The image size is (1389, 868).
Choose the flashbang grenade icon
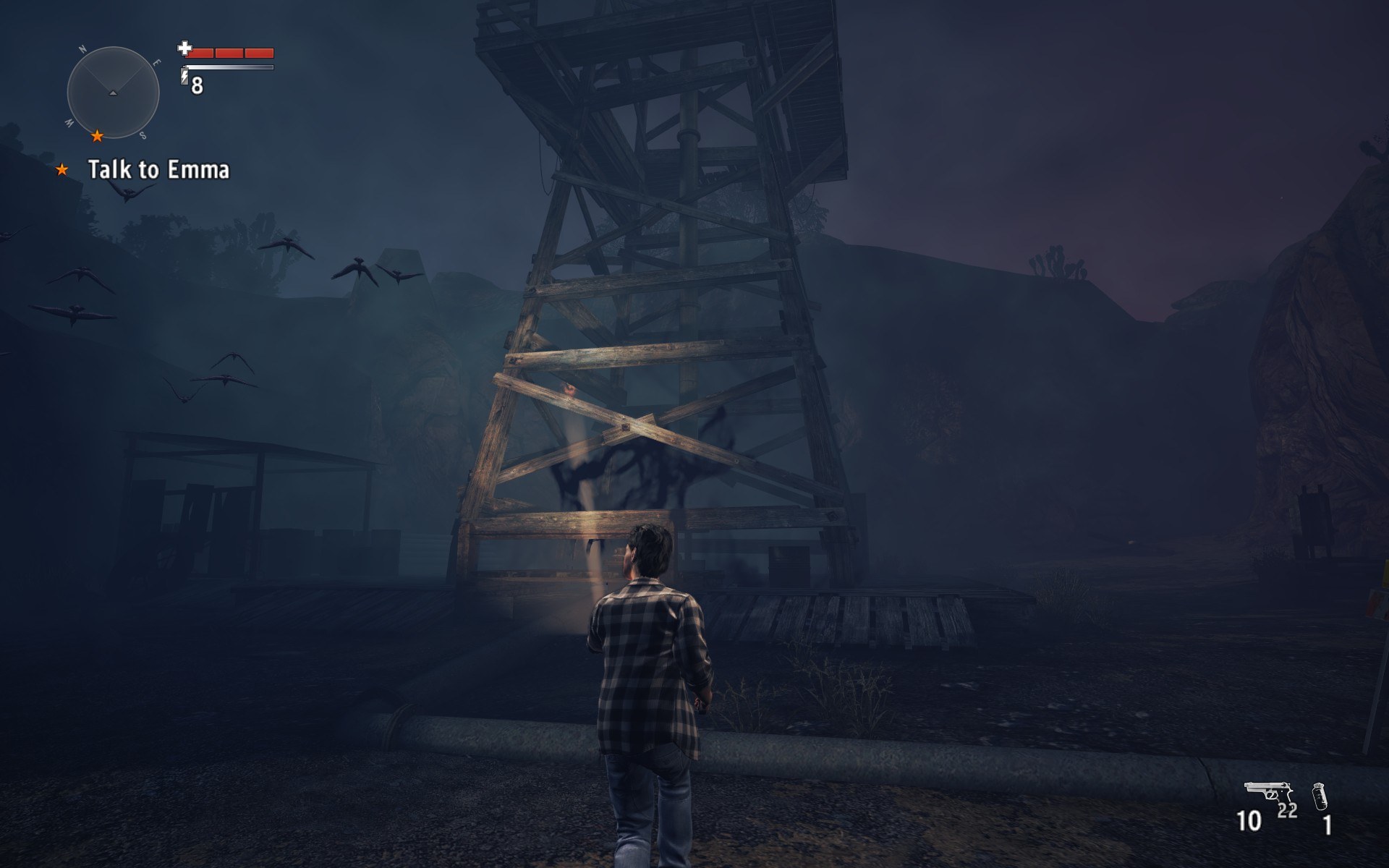[1320, 796]
